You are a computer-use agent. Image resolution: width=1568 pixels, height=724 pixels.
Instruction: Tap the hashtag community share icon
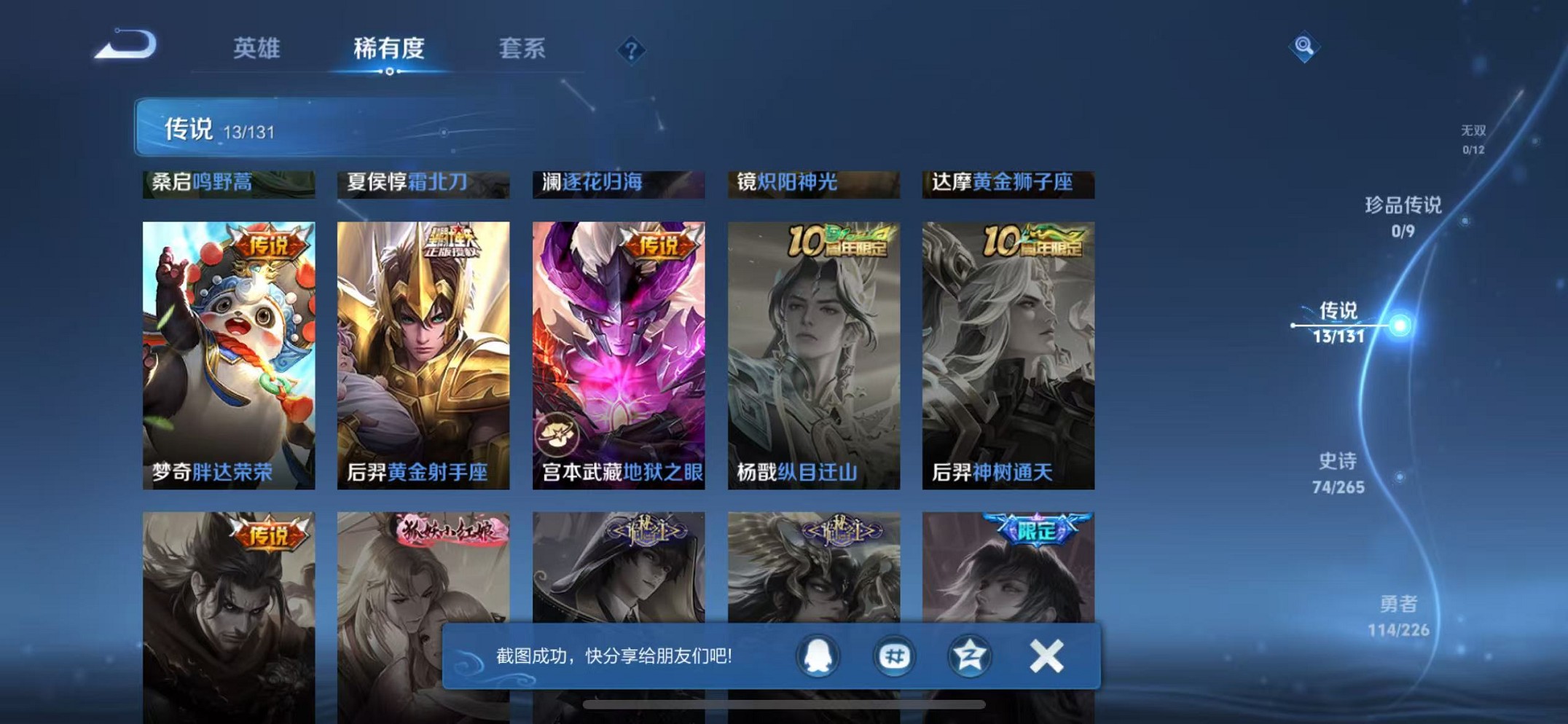point(893,656)
